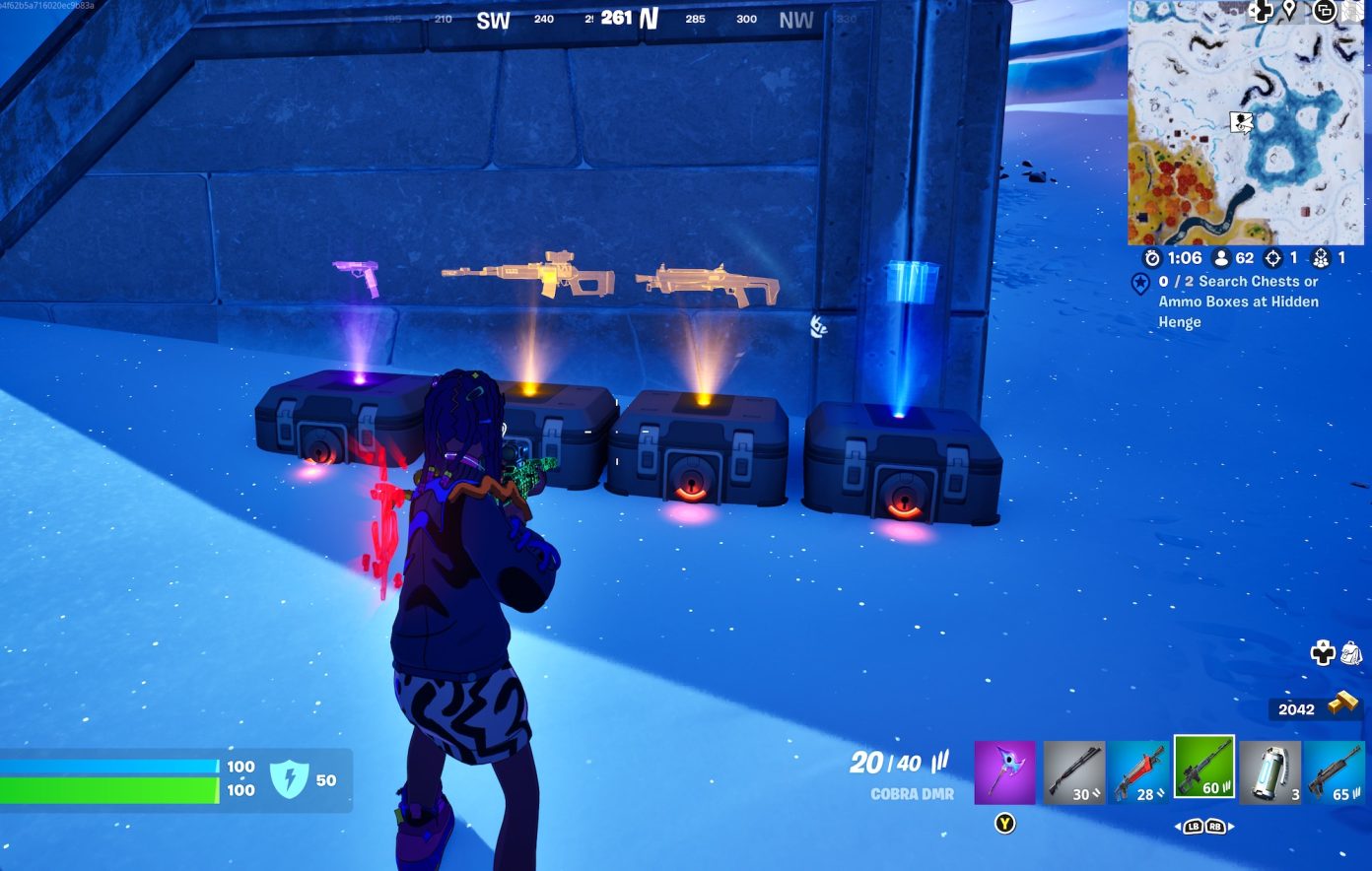Screen dimensions: 1372x871
Task: Click the LB slot-cycle prompt
Action: (x=1194, y=827)
